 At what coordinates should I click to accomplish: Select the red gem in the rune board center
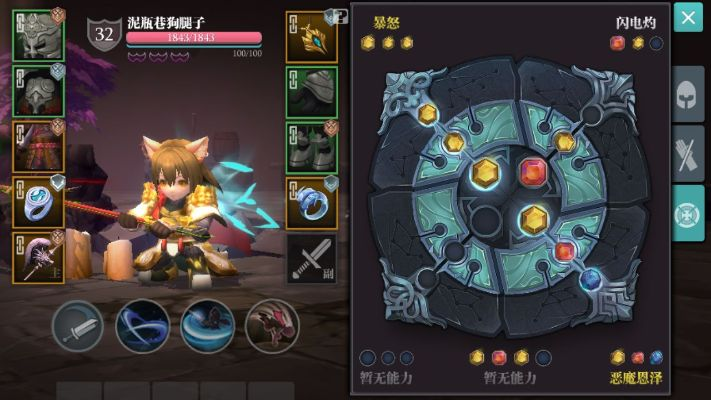click(534, 172)
